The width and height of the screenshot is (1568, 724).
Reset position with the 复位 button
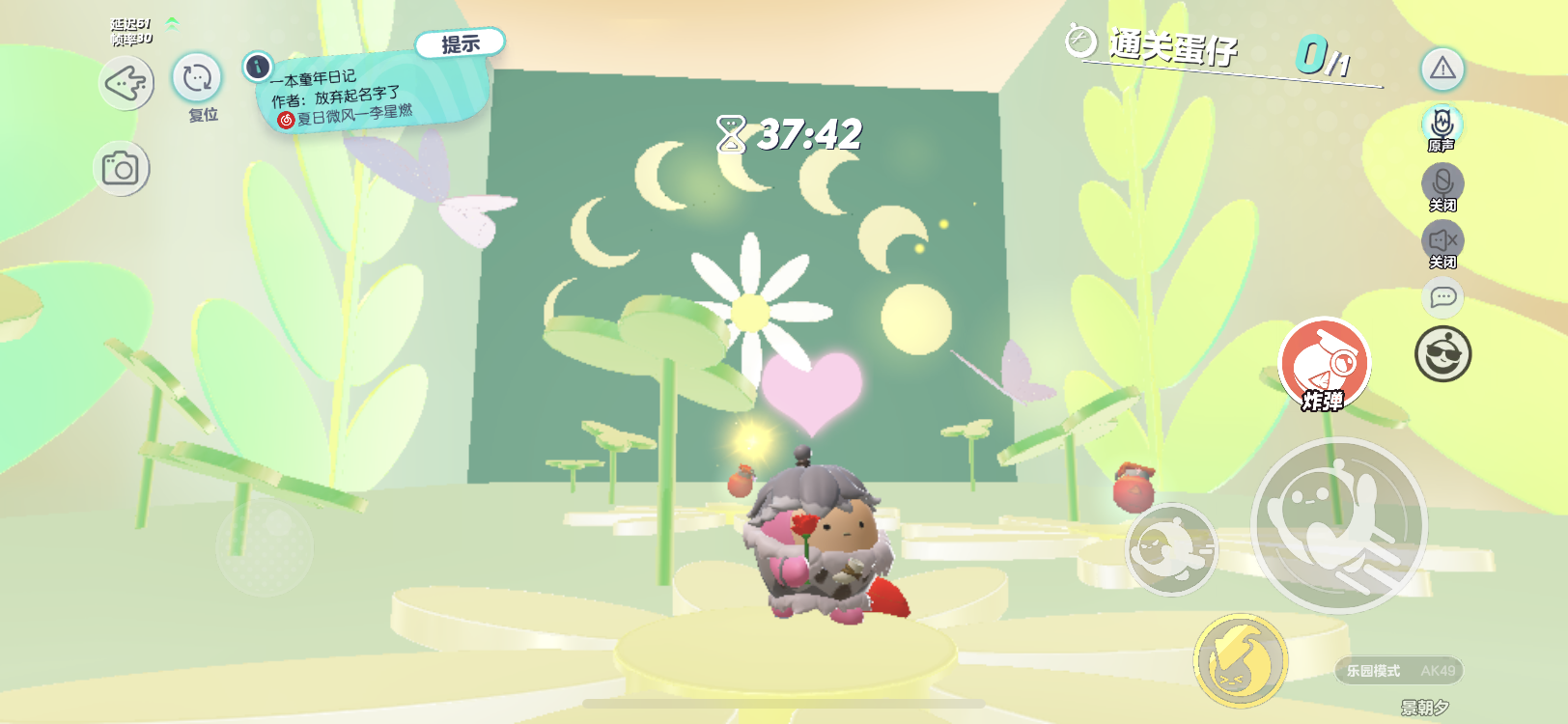pos(197,78)
